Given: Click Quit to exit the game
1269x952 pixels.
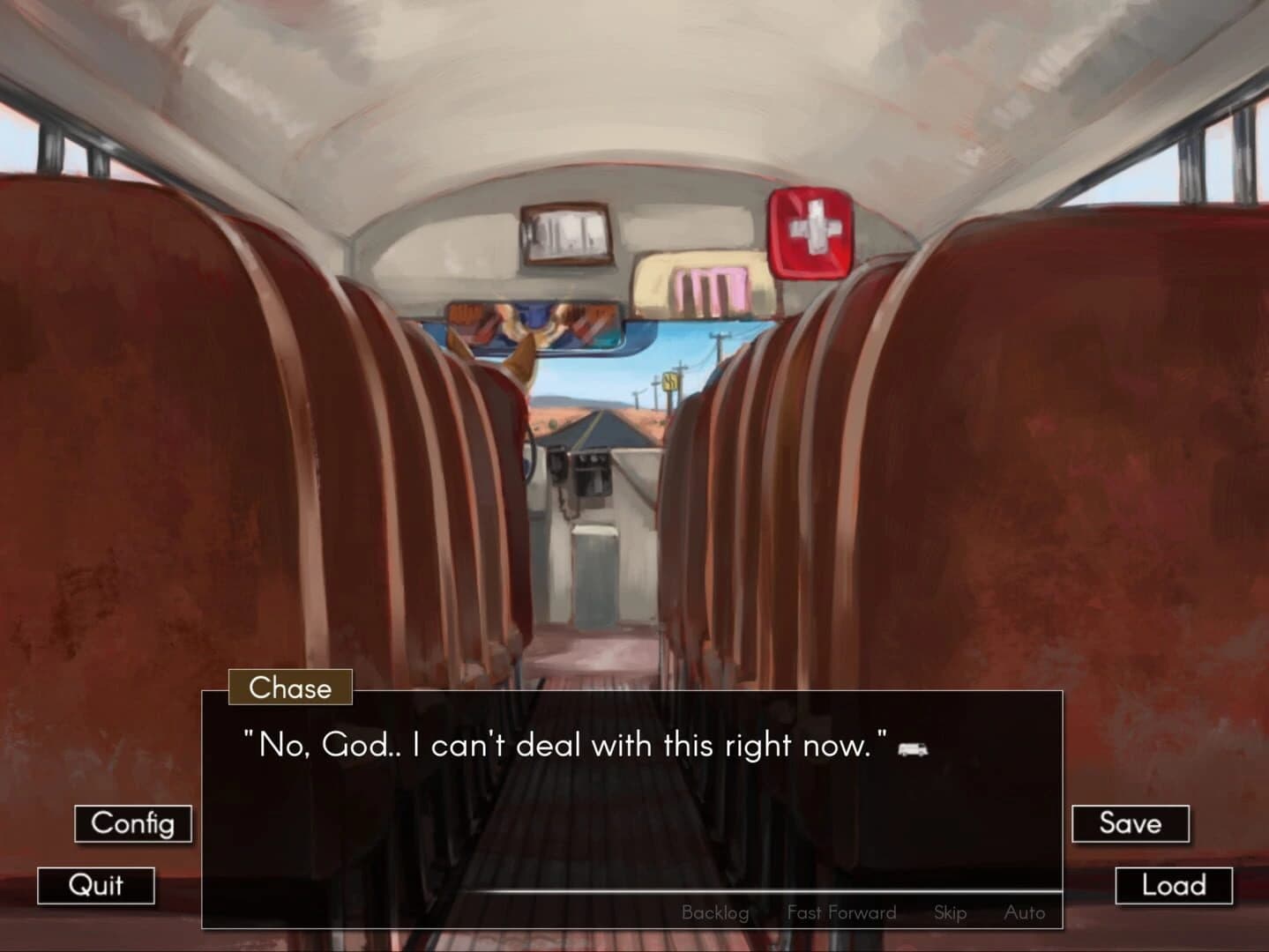Looking at the screenshot, I should point(97,886).
